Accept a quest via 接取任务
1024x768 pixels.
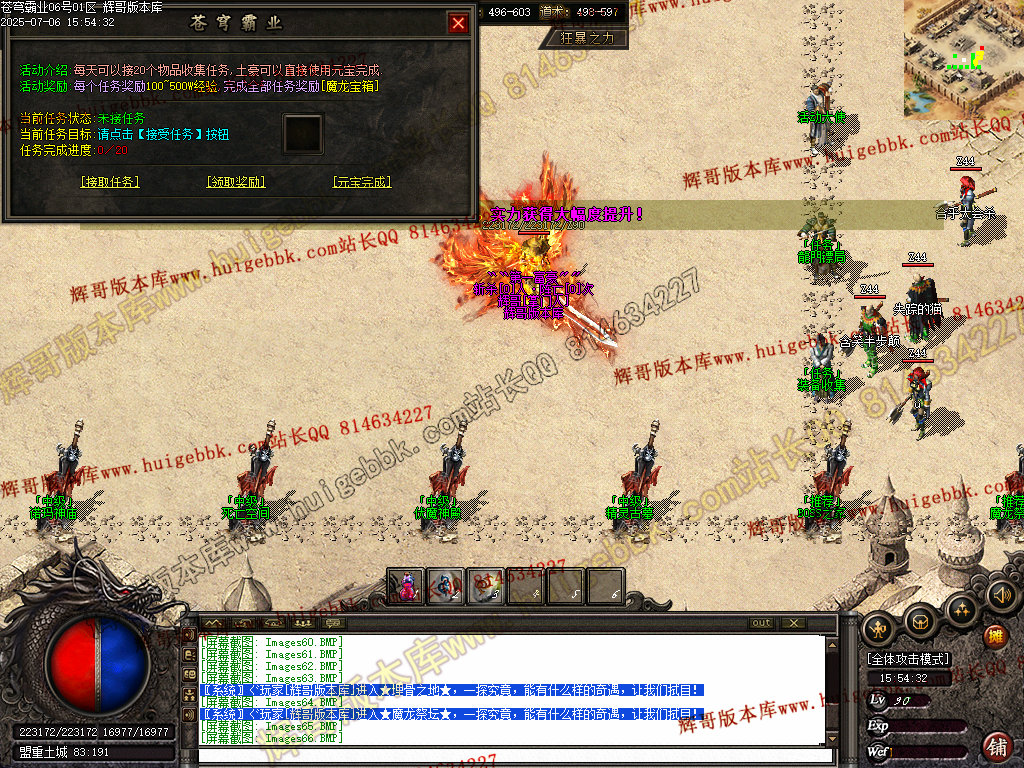pos(110,182)
